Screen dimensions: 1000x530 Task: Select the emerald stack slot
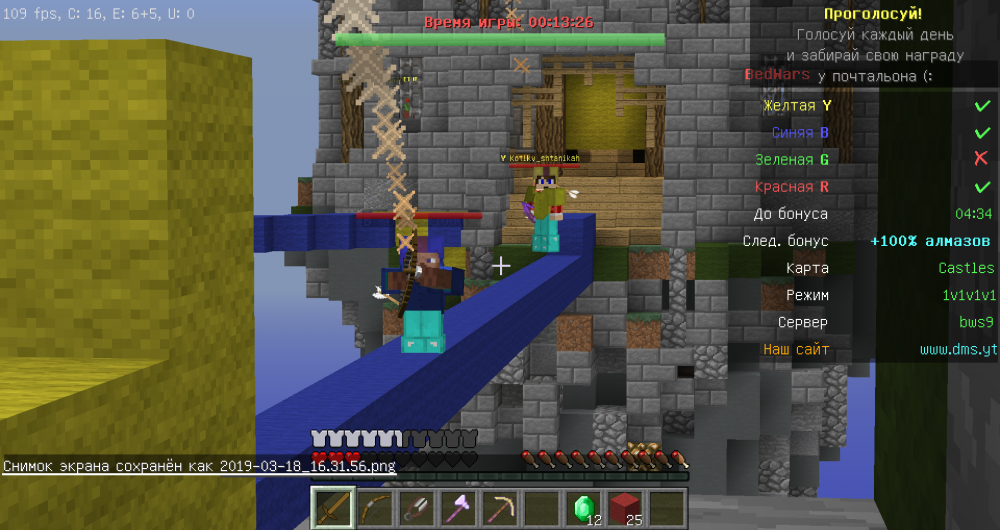point(582,508)
